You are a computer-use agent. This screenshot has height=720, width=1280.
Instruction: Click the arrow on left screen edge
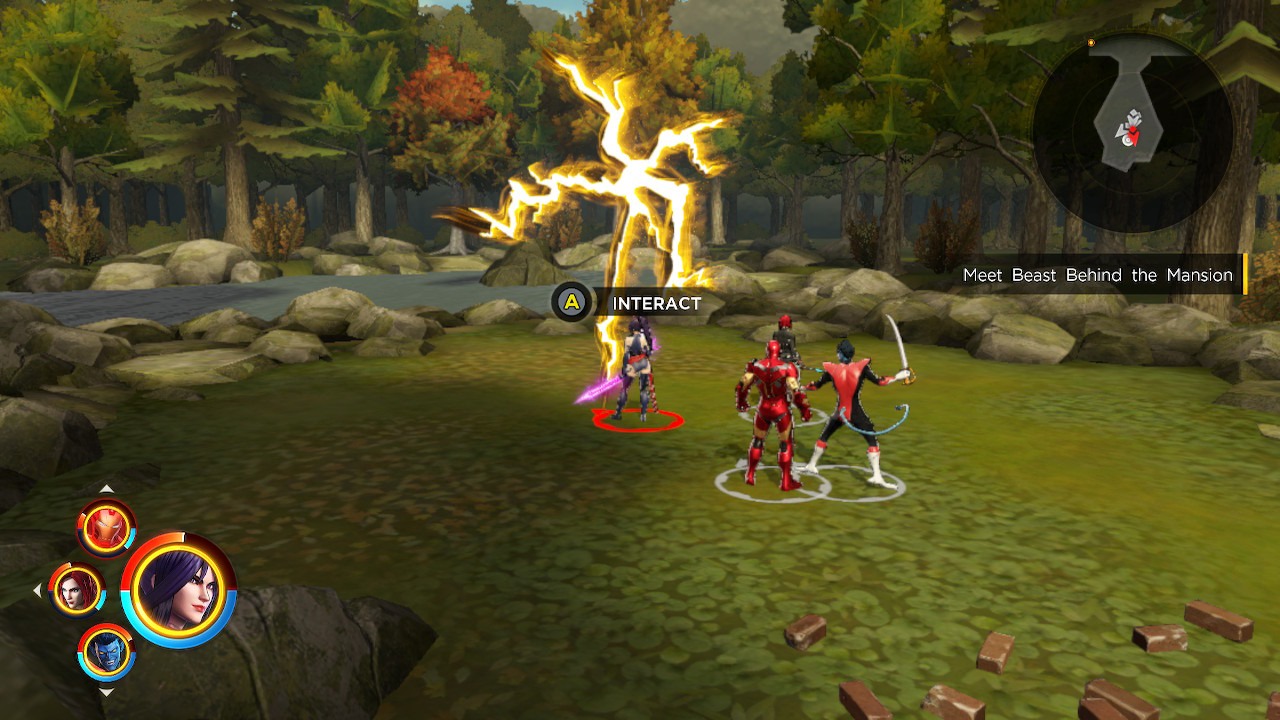38,590
